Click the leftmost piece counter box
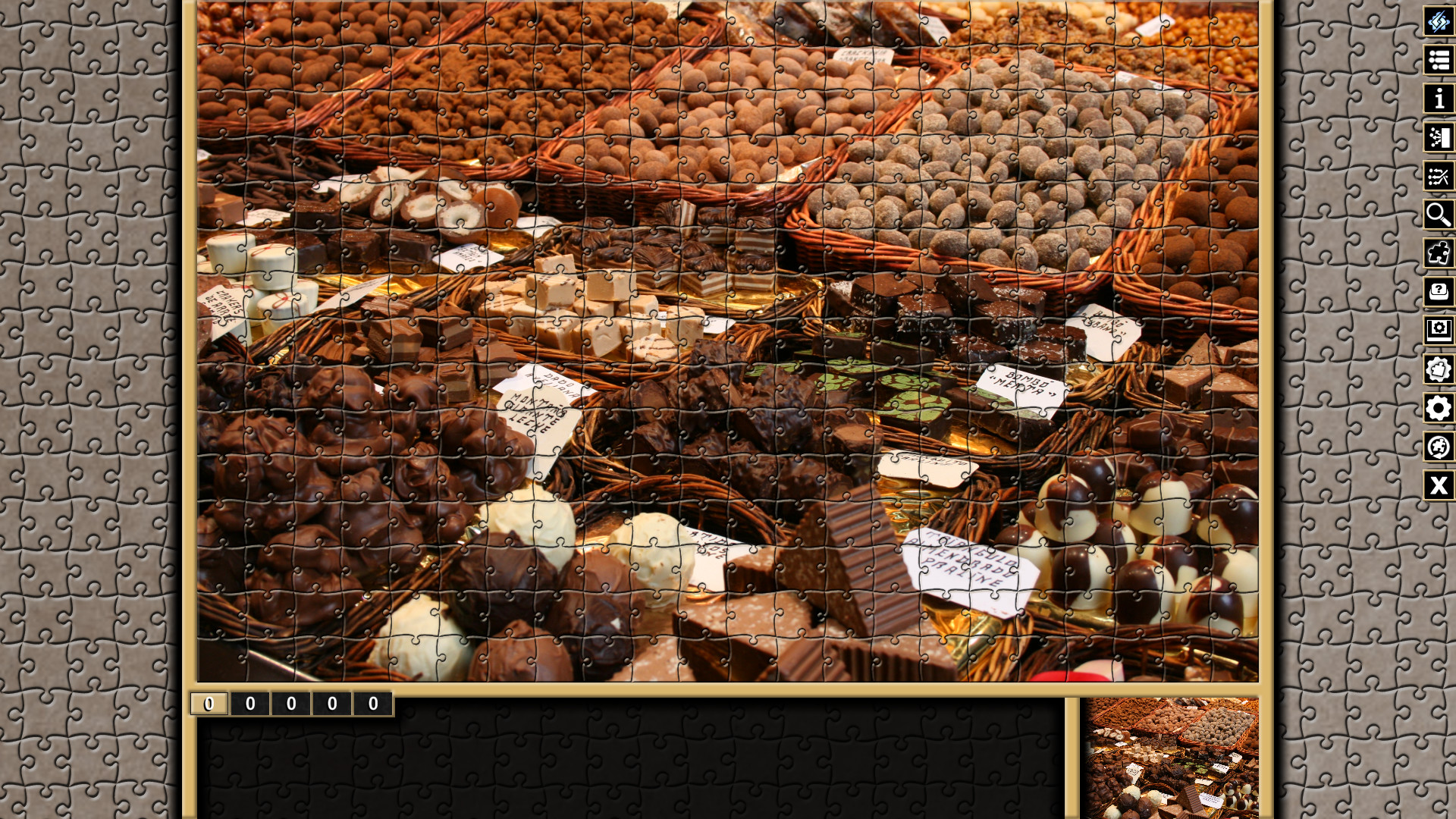1456x819 pixels. pyautogui.click(x=207, y=703)
